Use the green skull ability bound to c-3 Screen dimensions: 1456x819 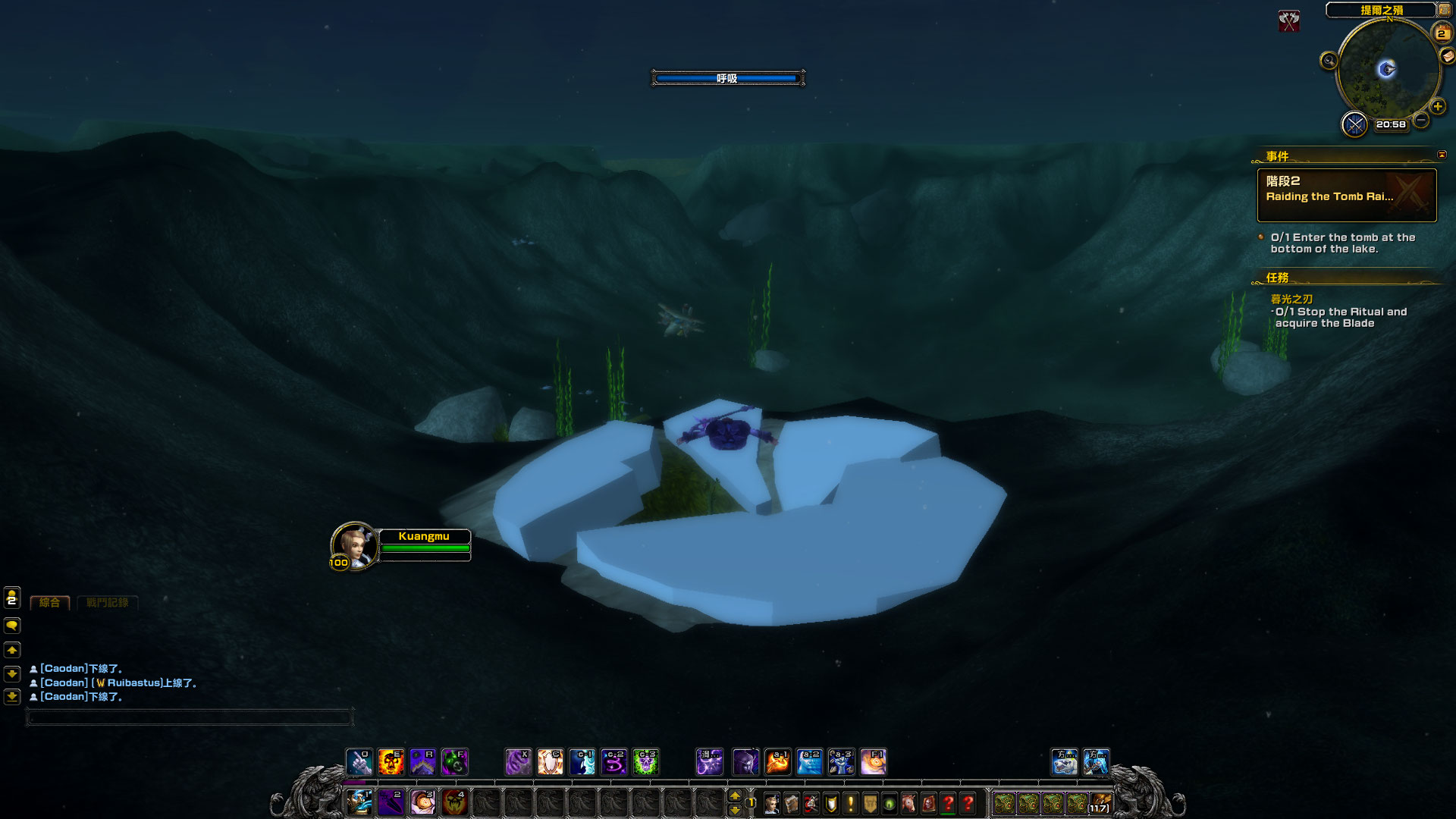(646, 761)
